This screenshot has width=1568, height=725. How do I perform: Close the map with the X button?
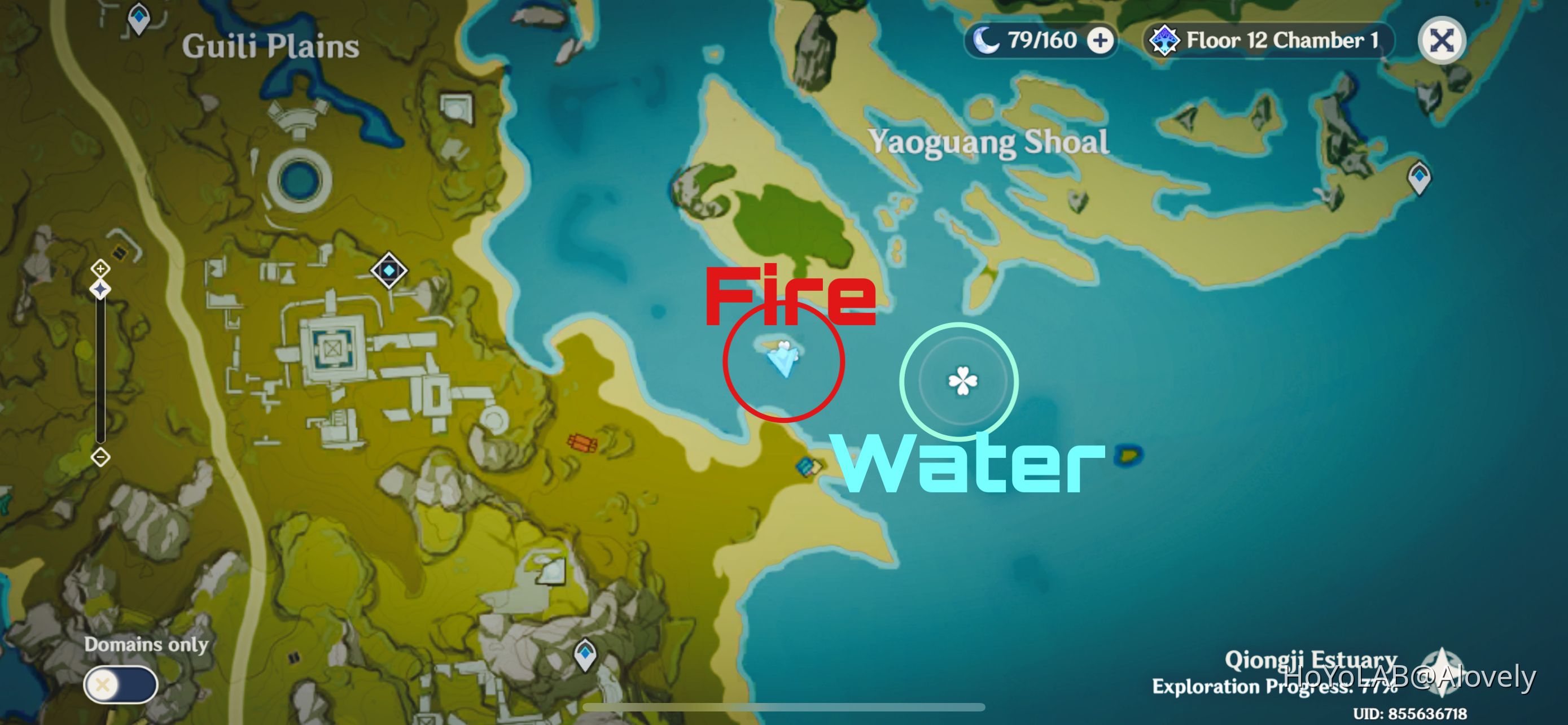tap(1442, 40)
